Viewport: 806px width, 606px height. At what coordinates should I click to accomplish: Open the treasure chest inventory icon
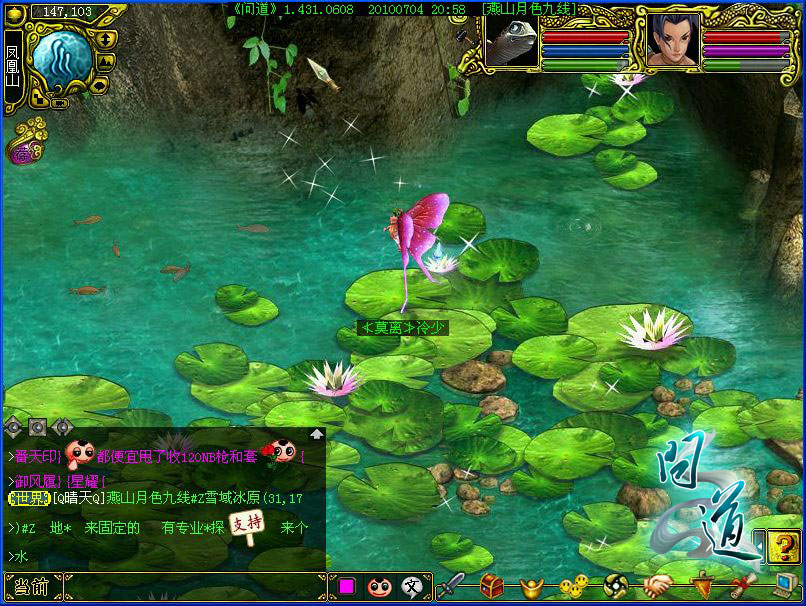coord(491,585)
